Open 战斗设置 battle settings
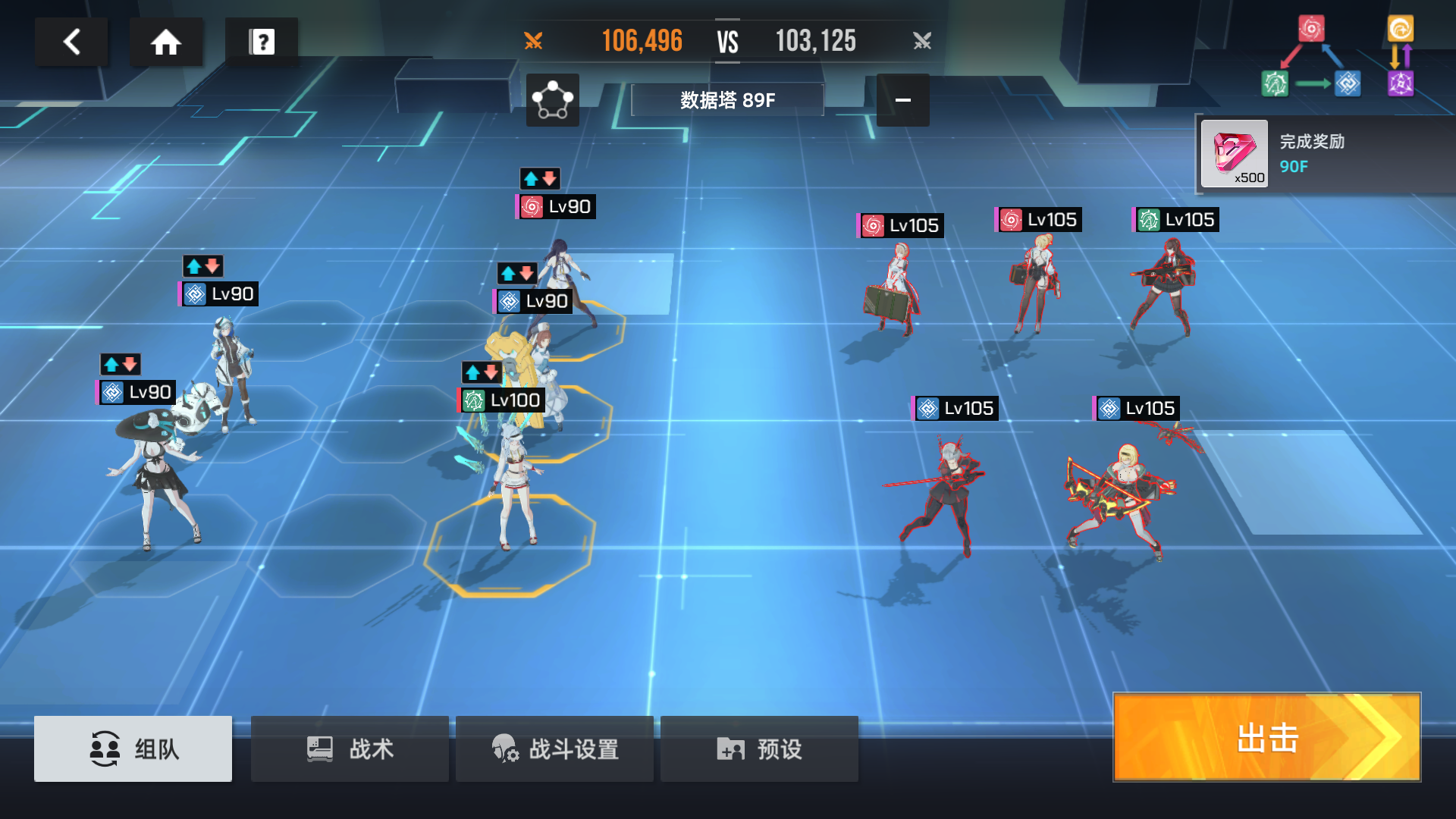The height and width of the screenshot is (819, 1456). tap(554, 749)
